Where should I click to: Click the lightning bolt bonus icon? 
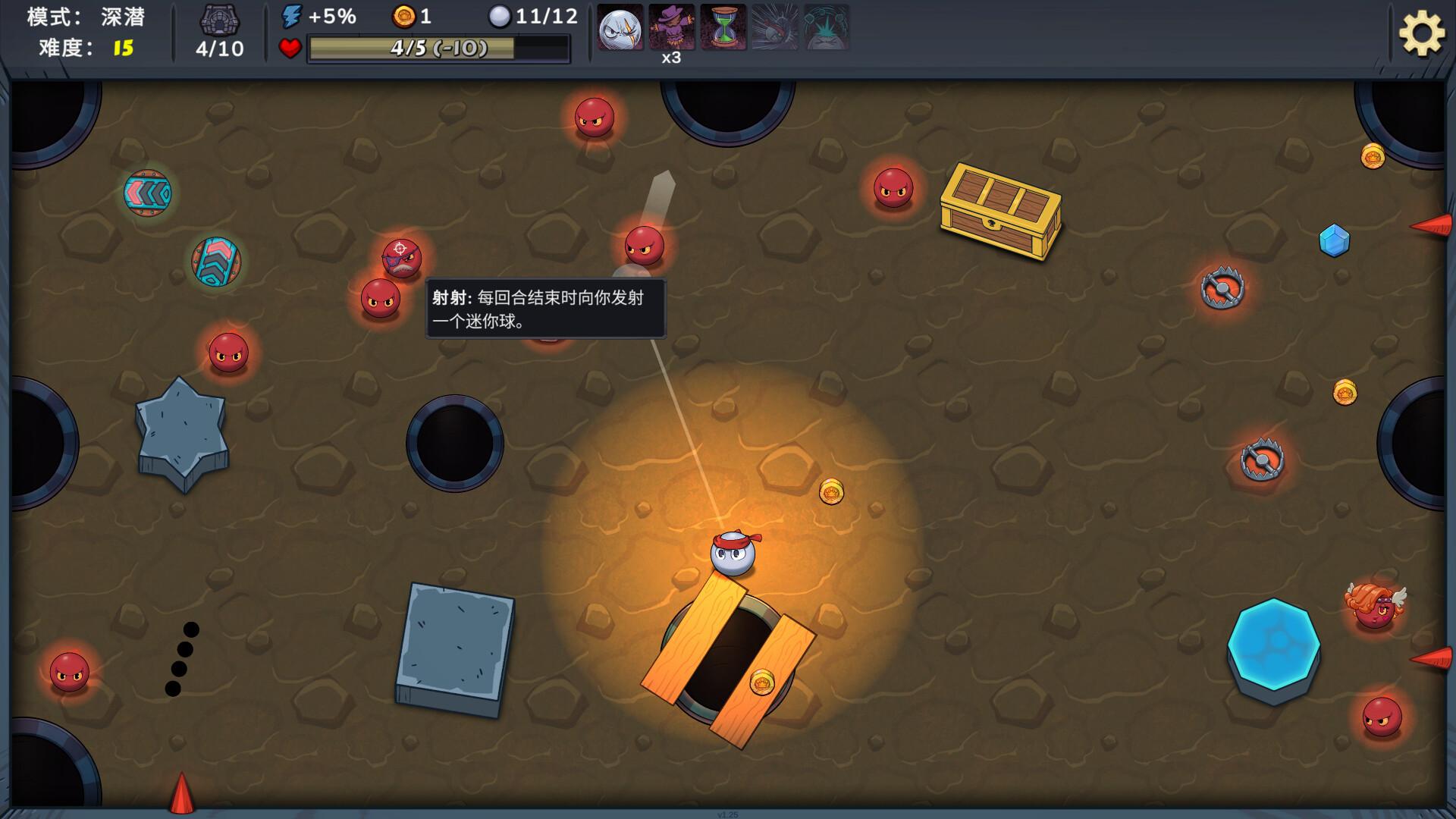[x=292, y=16]
